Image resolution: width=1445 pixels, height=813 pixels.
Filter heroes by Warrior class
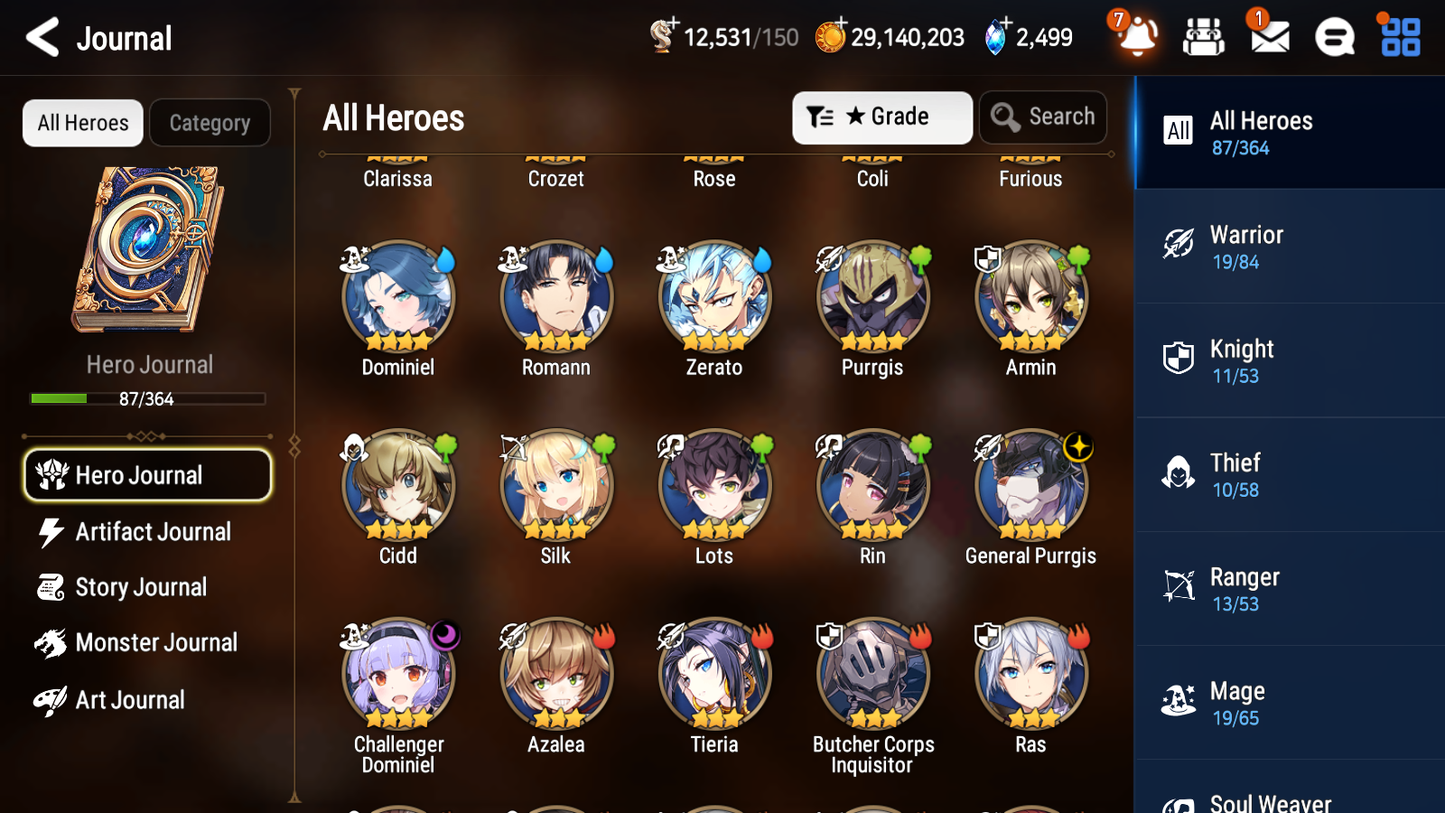tap(1289, 246)
